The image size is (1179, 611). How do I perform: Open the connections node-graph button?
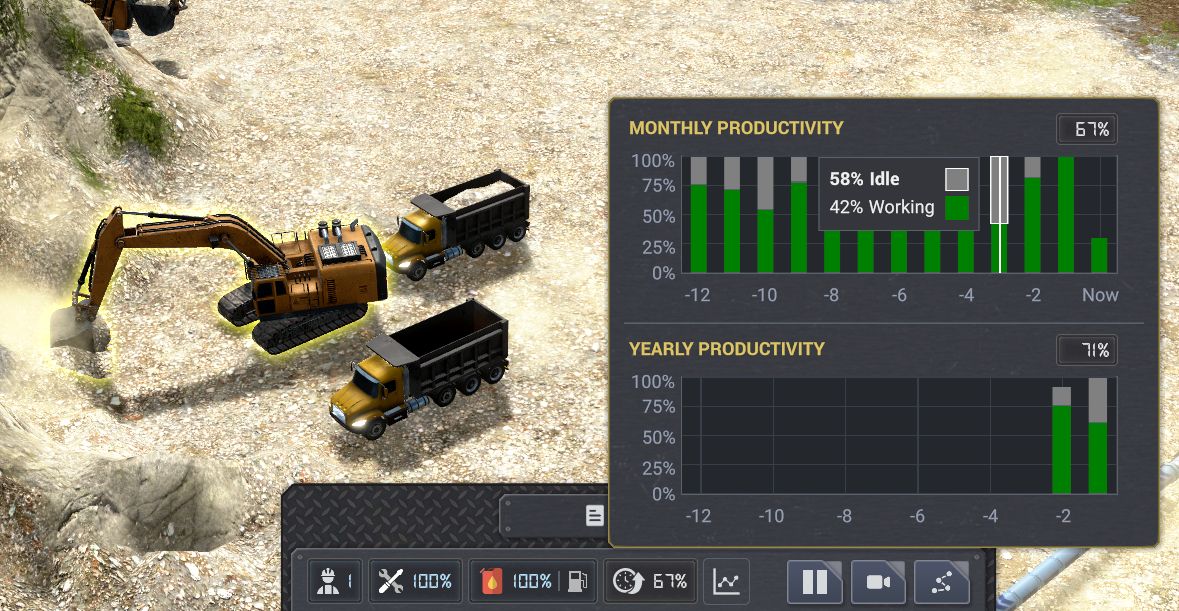(x=942, y=581)
